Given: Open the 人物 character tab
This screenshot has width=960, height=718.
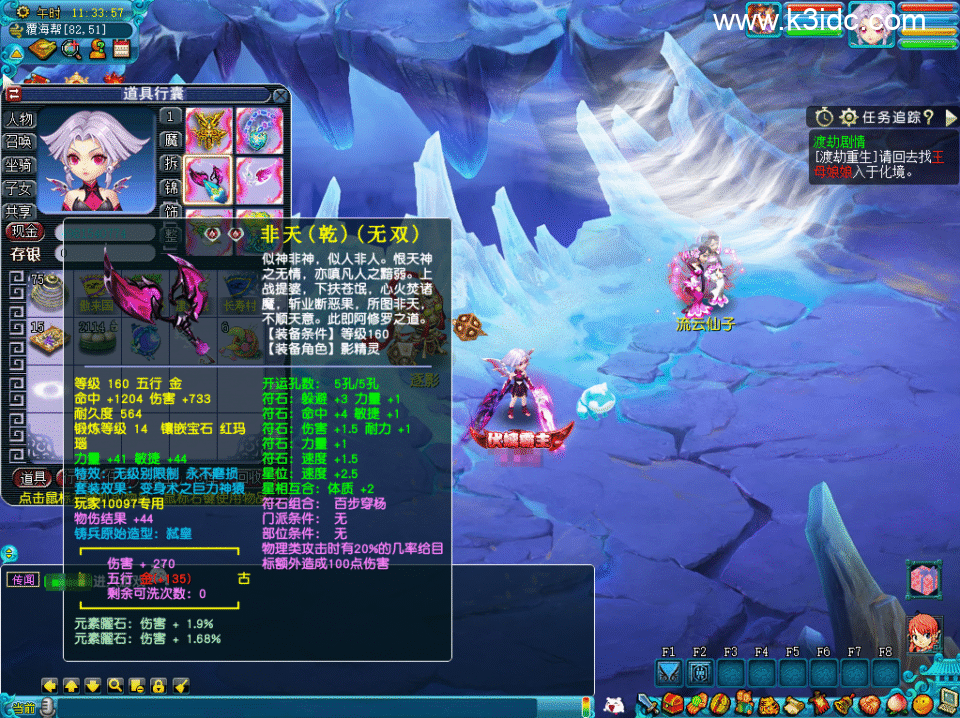Looking at the screenshot, I should 20,119.
